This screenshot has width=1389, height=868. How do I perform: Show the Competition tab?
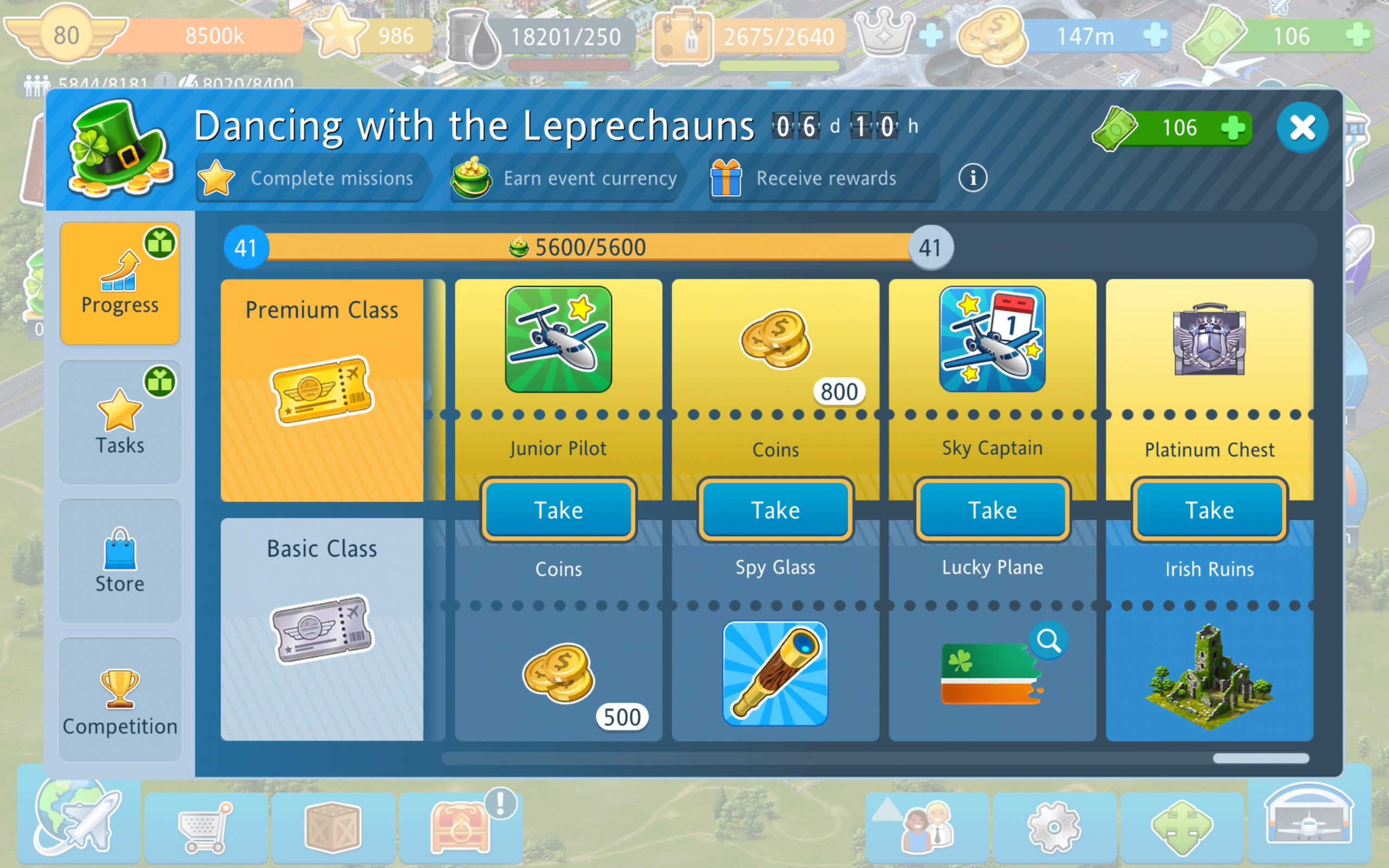point(120,700)
